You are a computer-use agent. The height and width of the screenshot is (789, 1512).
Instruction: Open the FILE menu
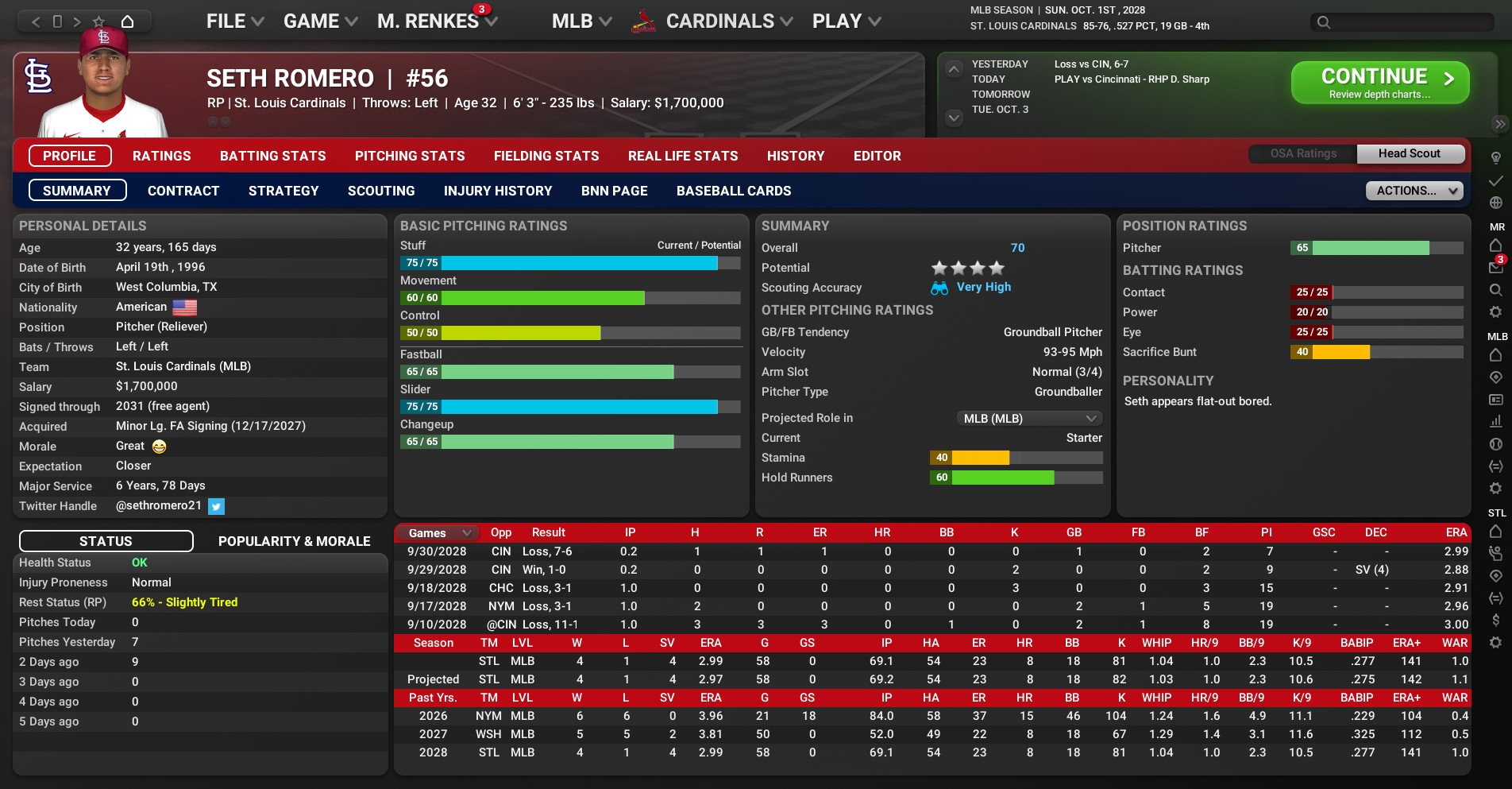(234, 21)
